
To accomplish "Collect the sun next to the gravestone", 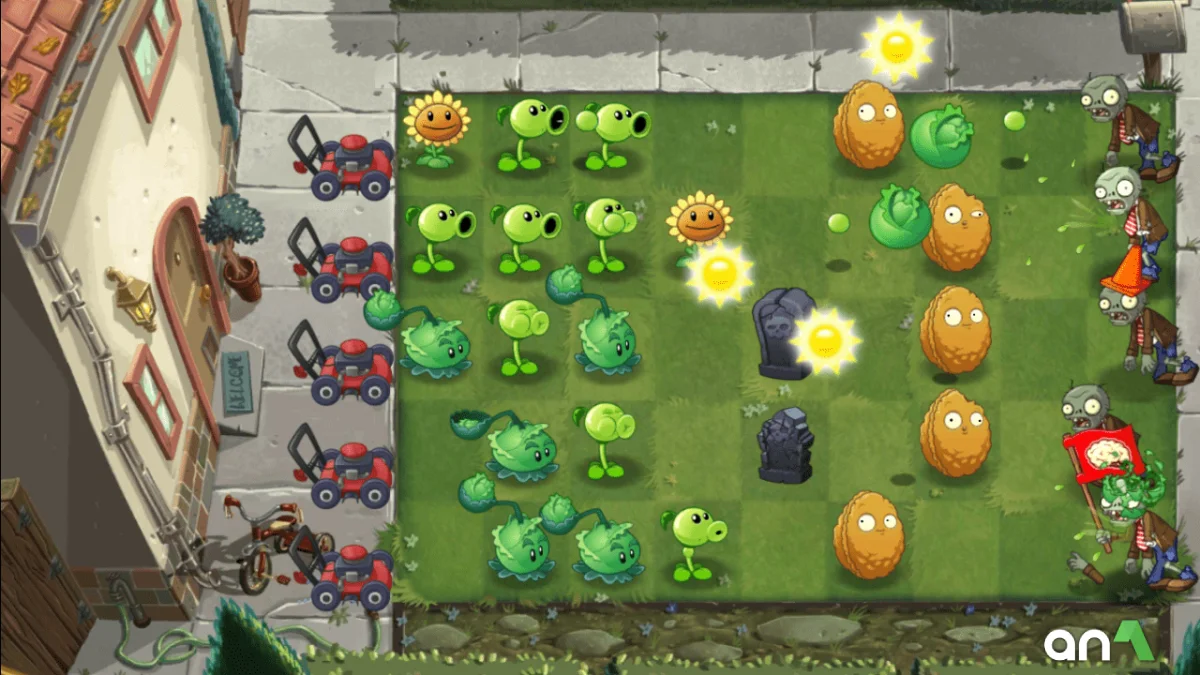I will click(825, 341).
